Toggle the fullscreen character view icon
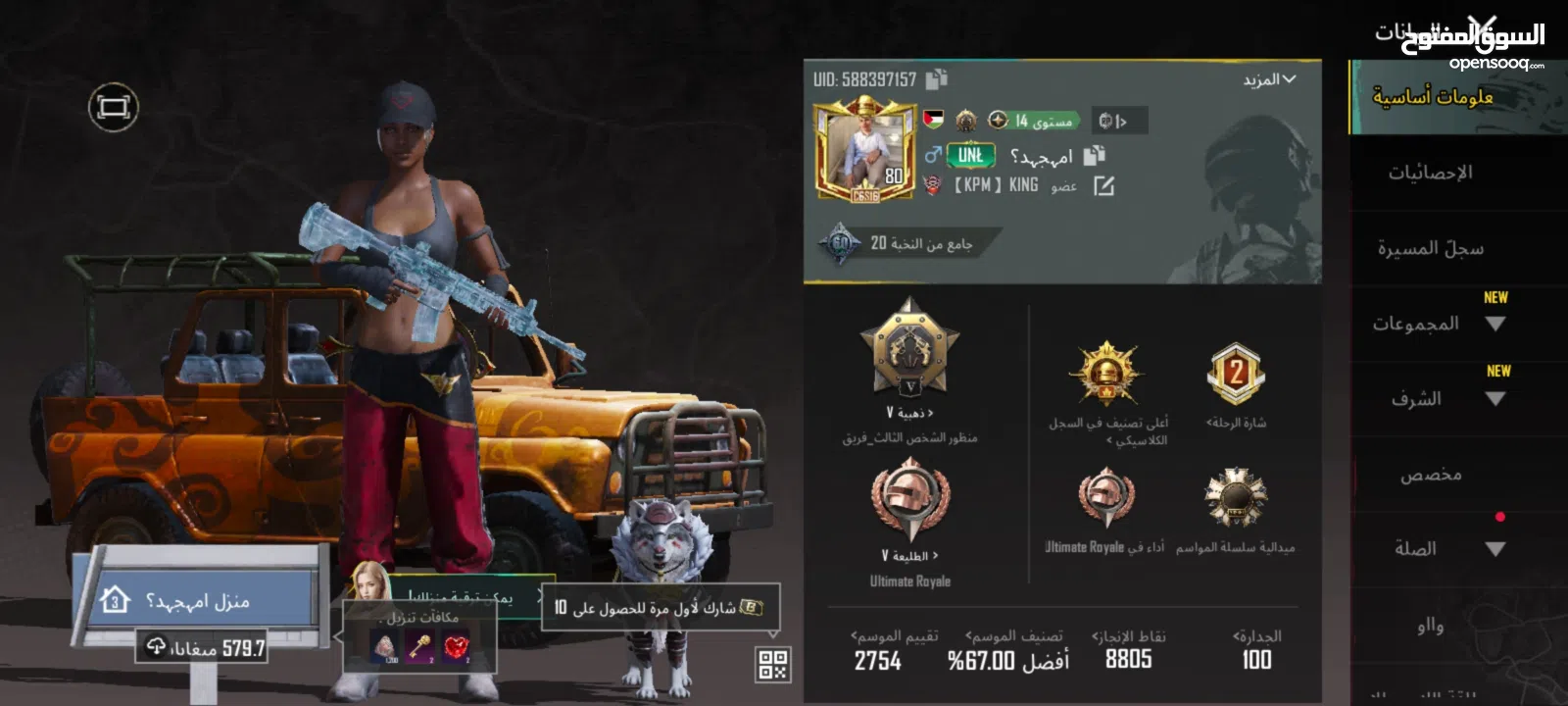This screenshot has width=1568, height=706. click(114, 107)
